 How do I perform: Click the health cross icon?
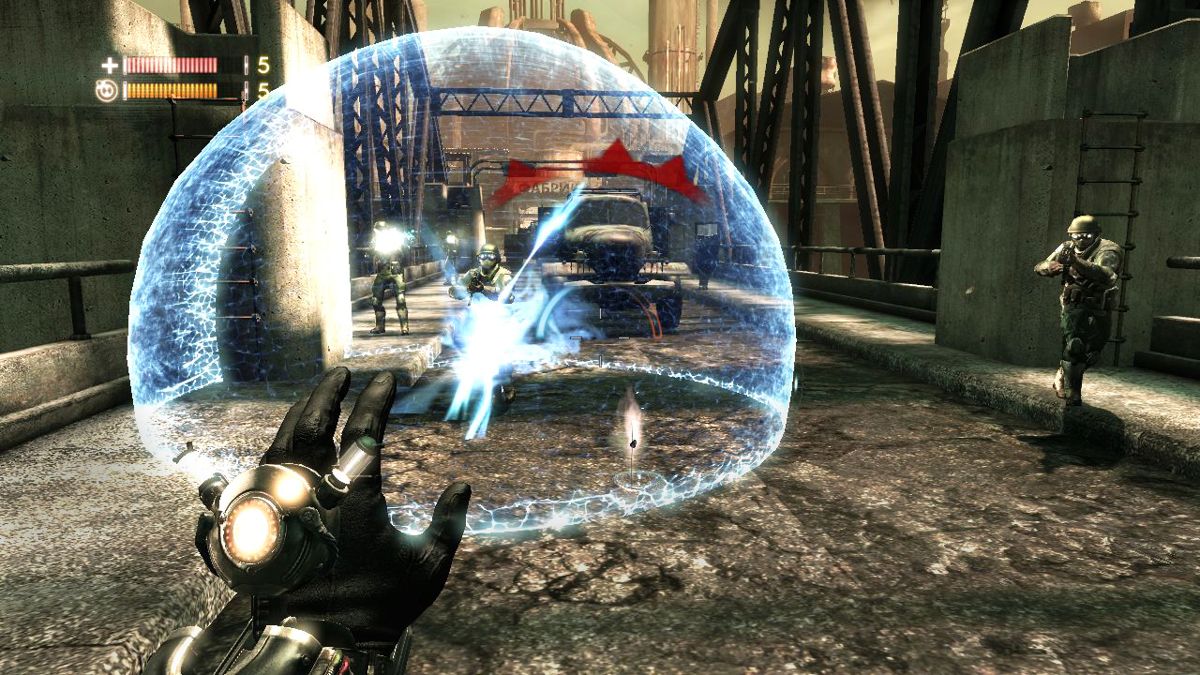[x=110, y=66]
